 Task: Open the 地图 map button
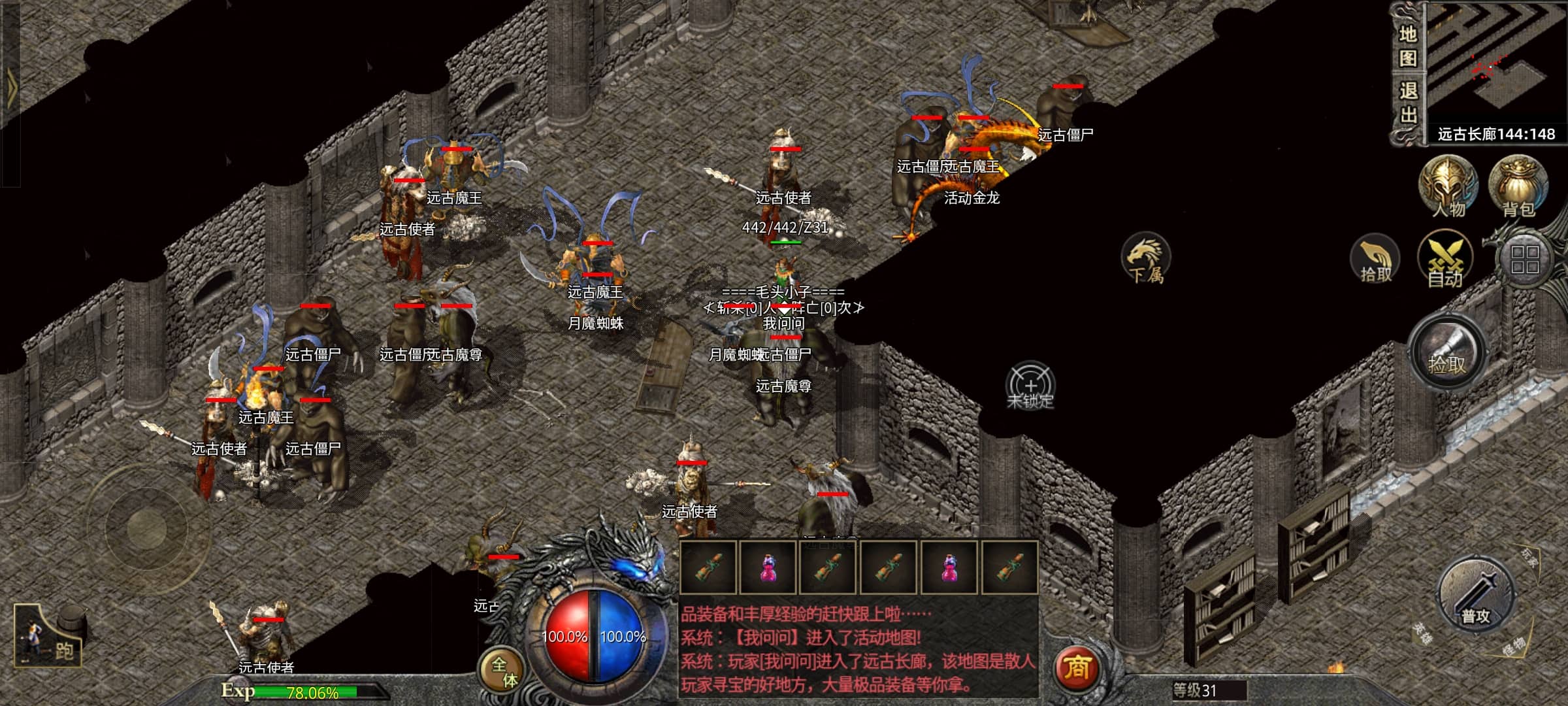[1408, 46]
